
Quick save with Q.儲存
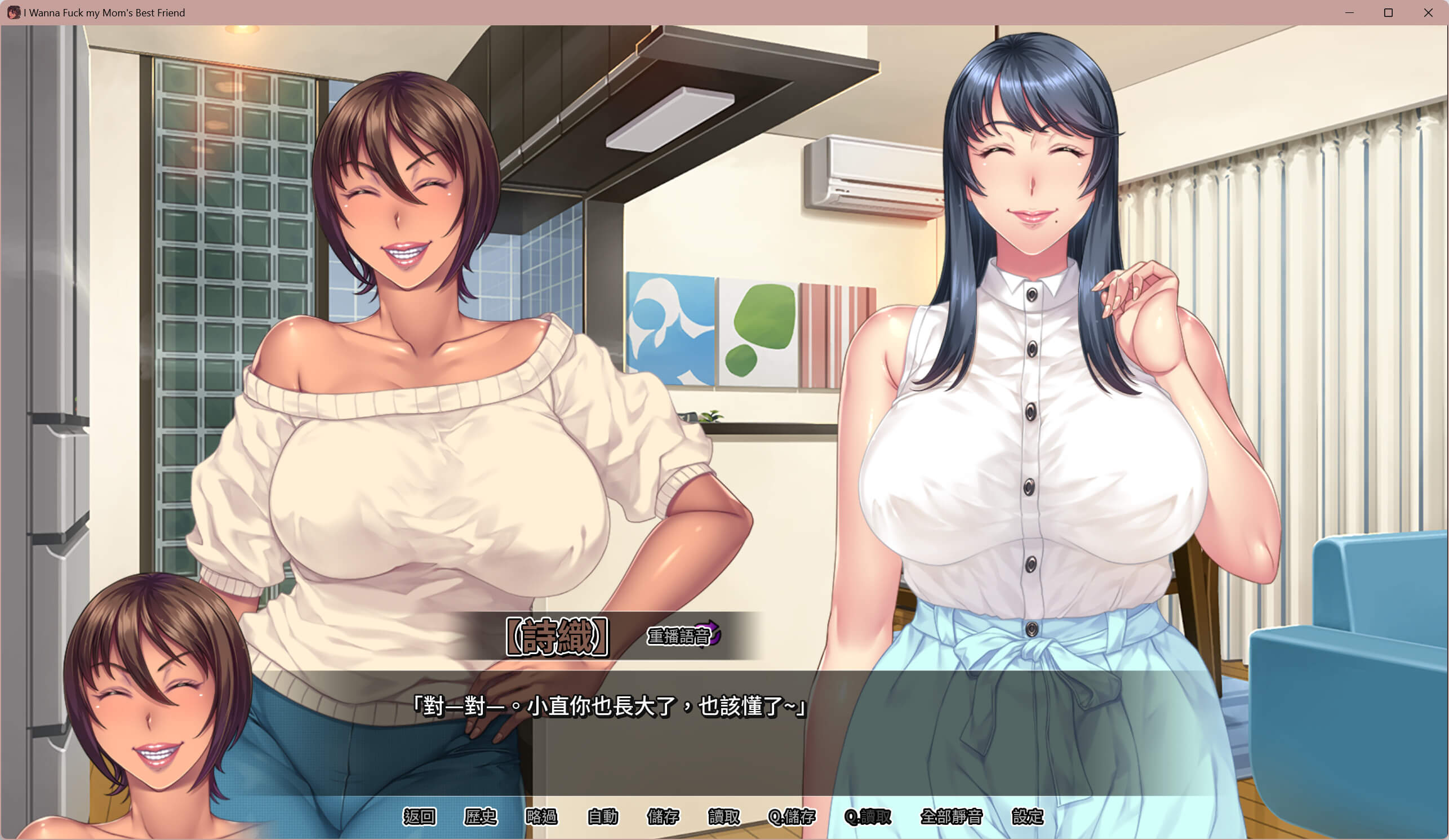[792, 816]
